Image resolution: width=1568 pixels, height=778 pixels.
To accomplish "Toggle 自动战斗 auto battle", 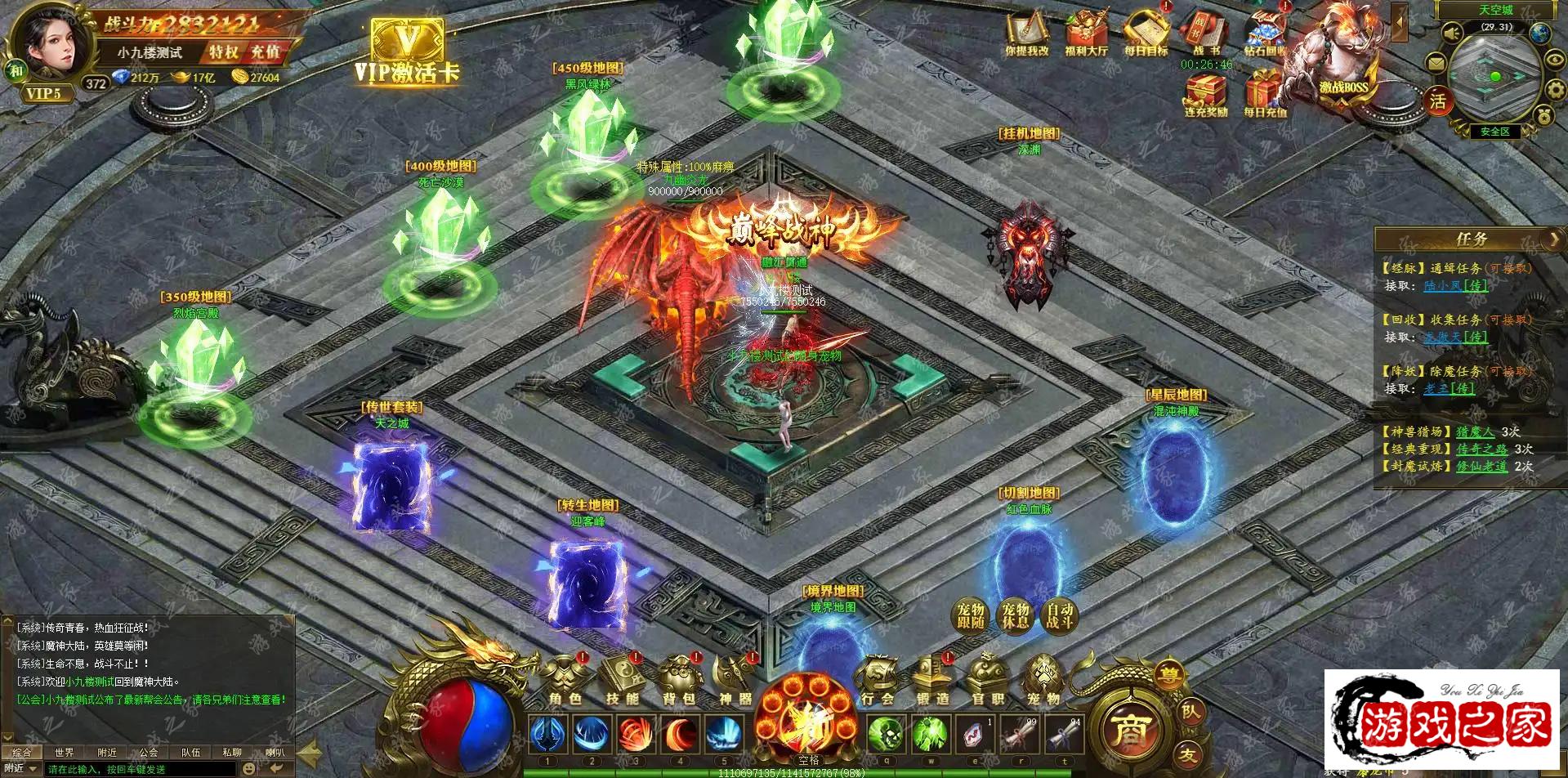I will click(x=1060, y=615).
